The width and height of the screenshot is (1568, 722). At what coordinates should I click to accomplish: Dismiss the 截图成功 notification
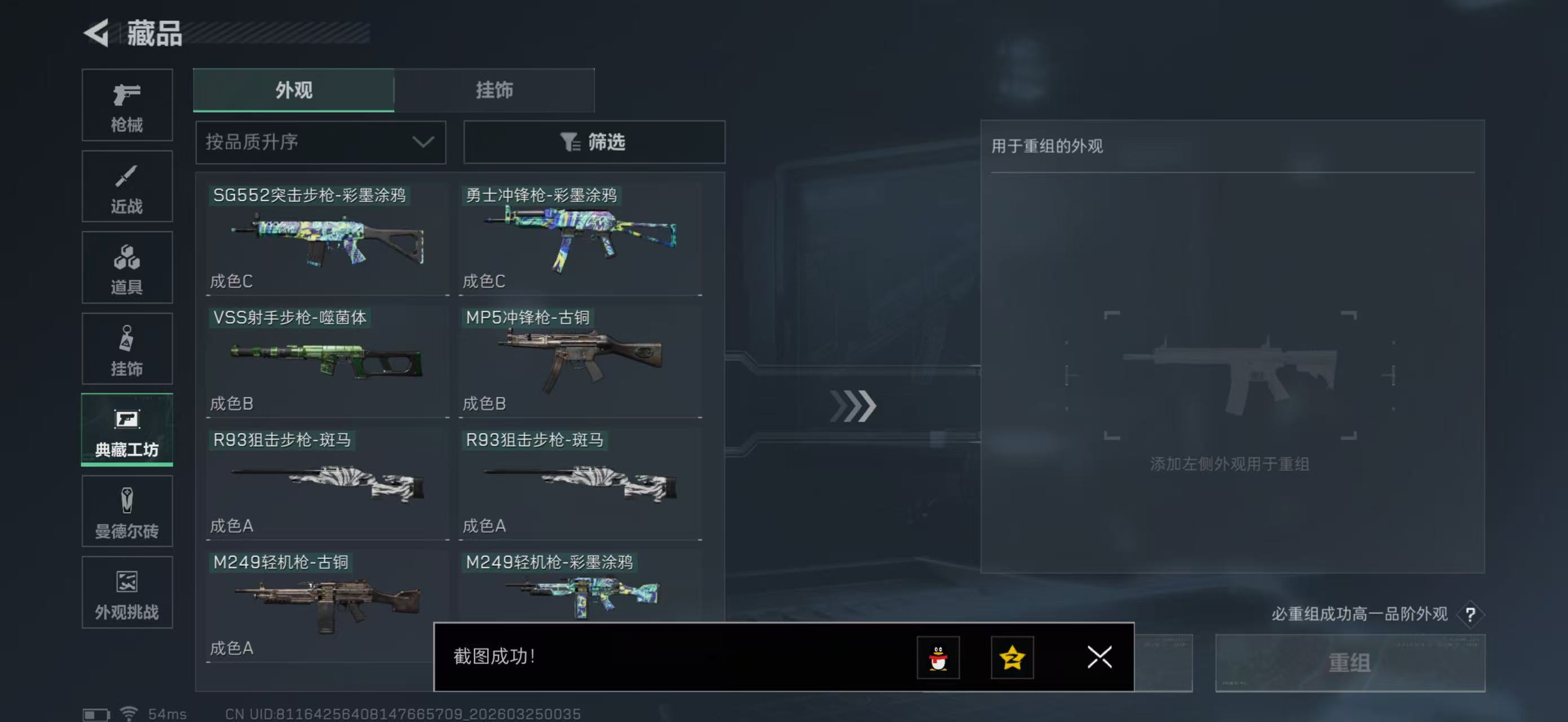click(1099, 658)
